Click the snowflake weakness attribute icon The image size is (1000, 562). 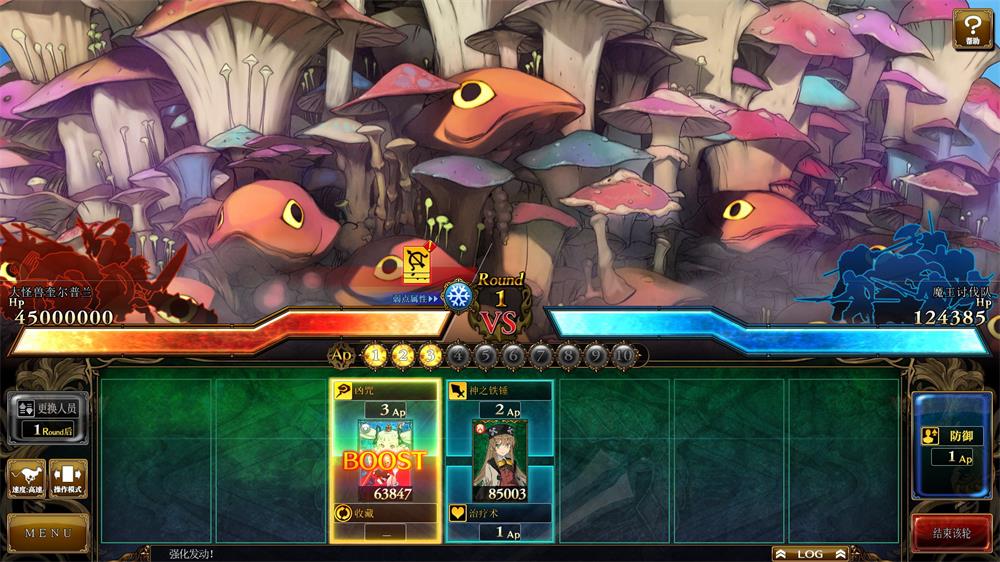[x=458, y=296]
